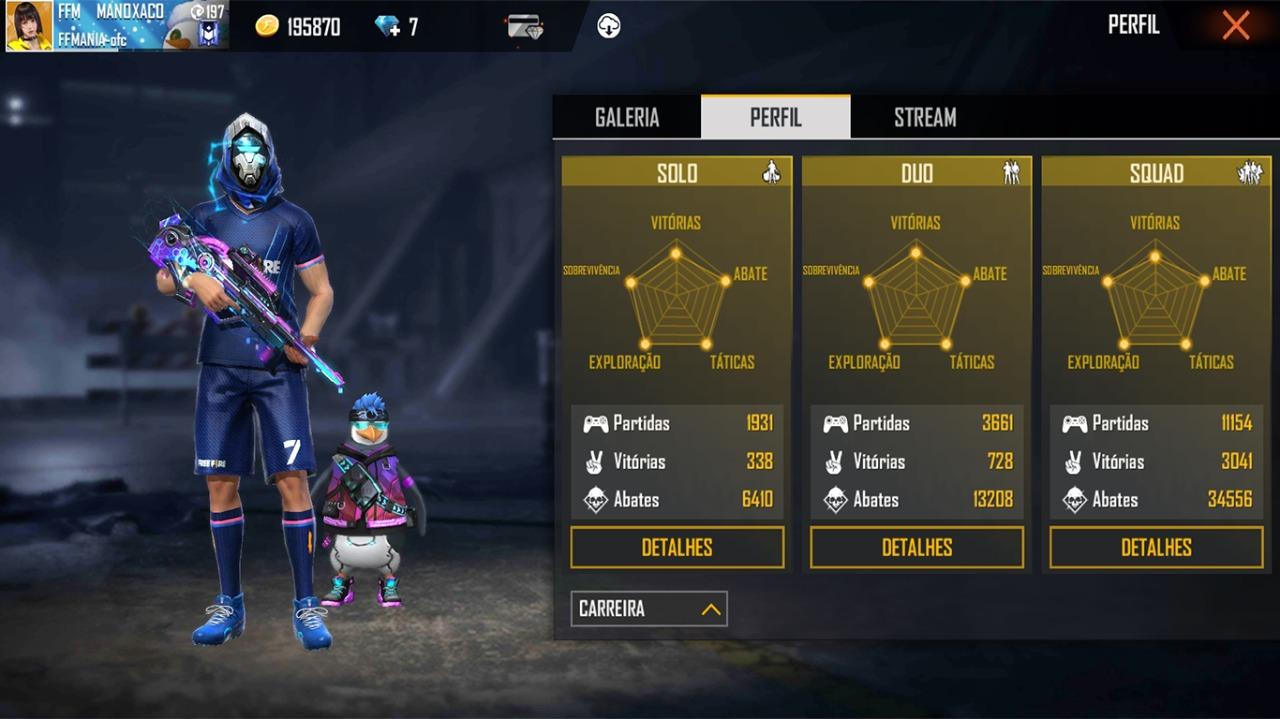Switch to the Galeria tab

(x=627, y=117)
